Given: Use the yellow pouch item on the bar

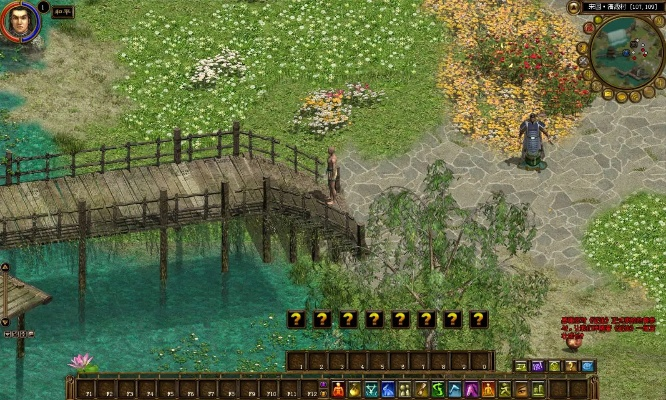Looking at the screenshot, I should tap(355, 389).
